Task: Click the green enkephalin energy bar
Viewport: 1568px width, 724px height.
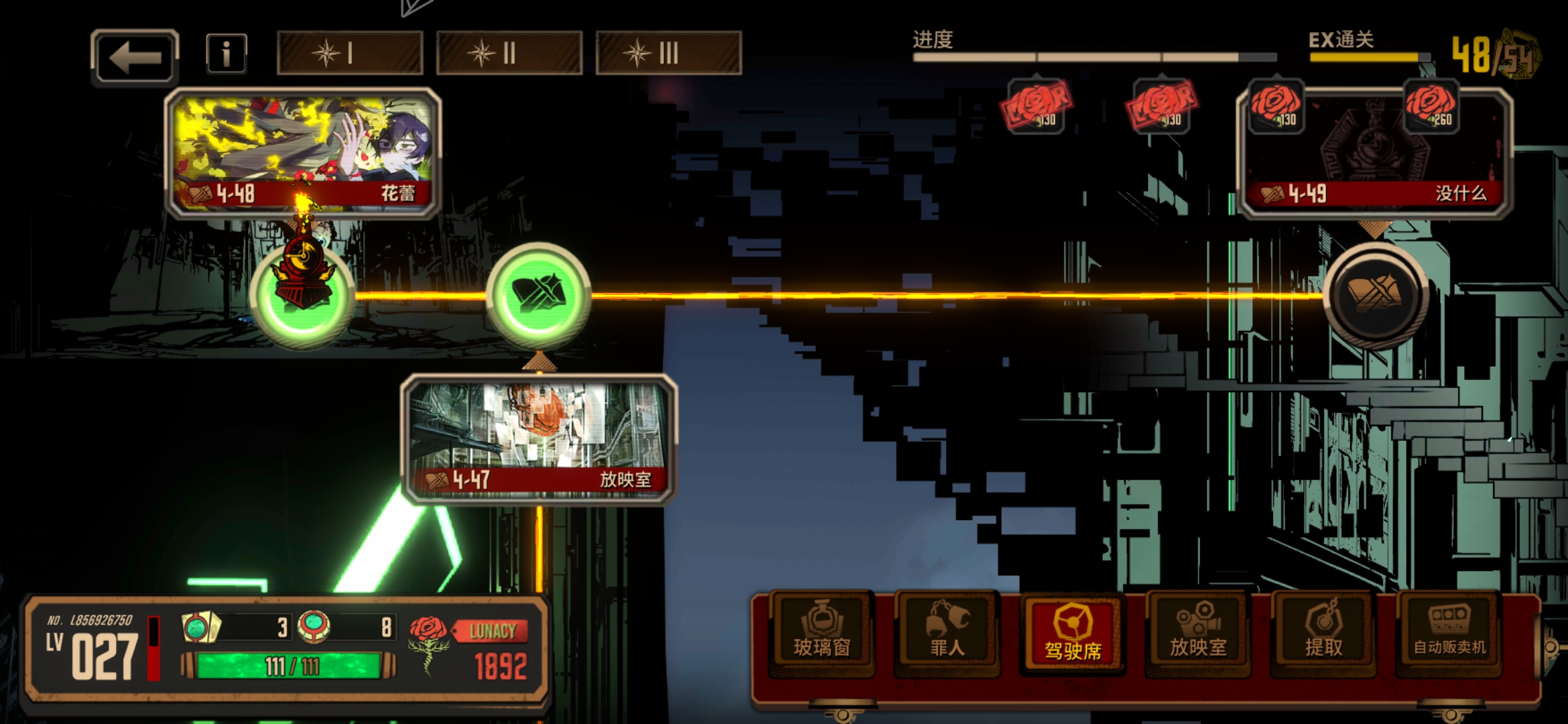Action: 289,666
